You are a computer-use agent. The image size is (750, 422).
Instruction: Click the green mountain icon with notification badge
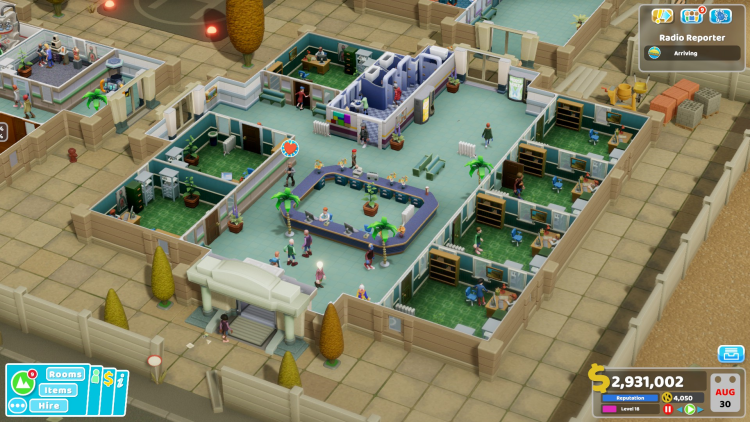23,382
